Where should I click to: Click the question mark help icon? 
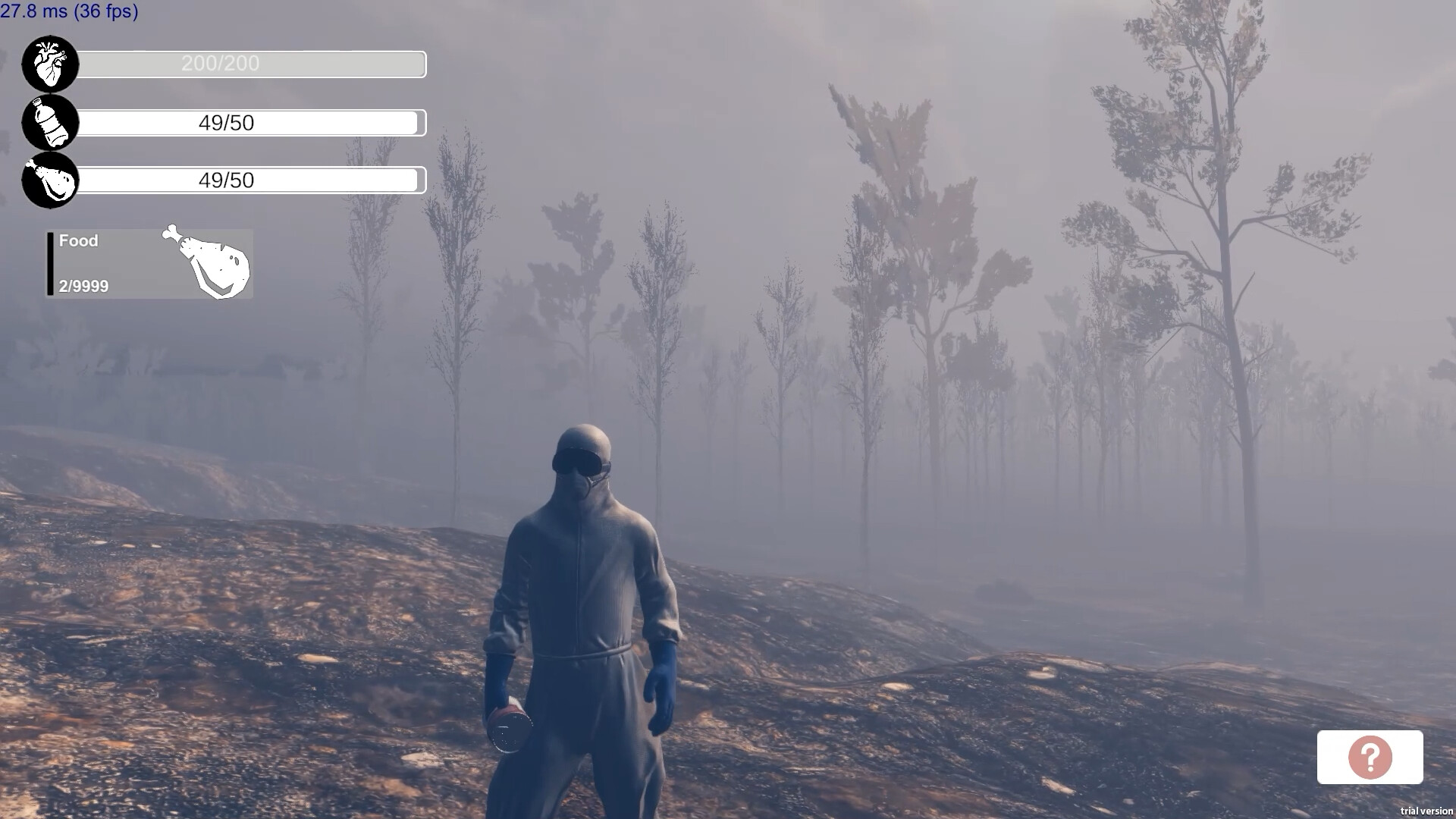coord(1370,758)
